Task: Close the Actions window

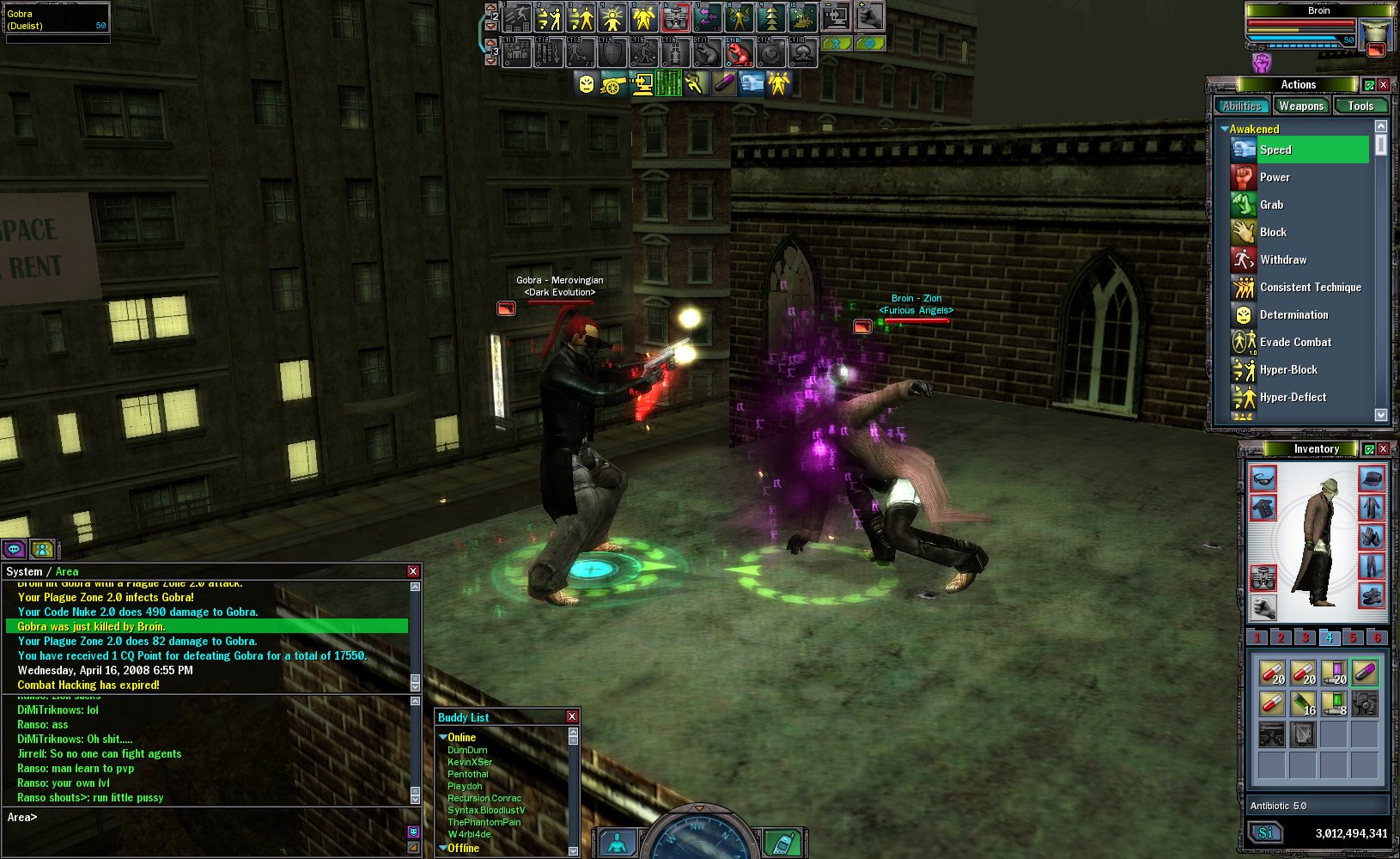Action: click(x=1383, y=84)
